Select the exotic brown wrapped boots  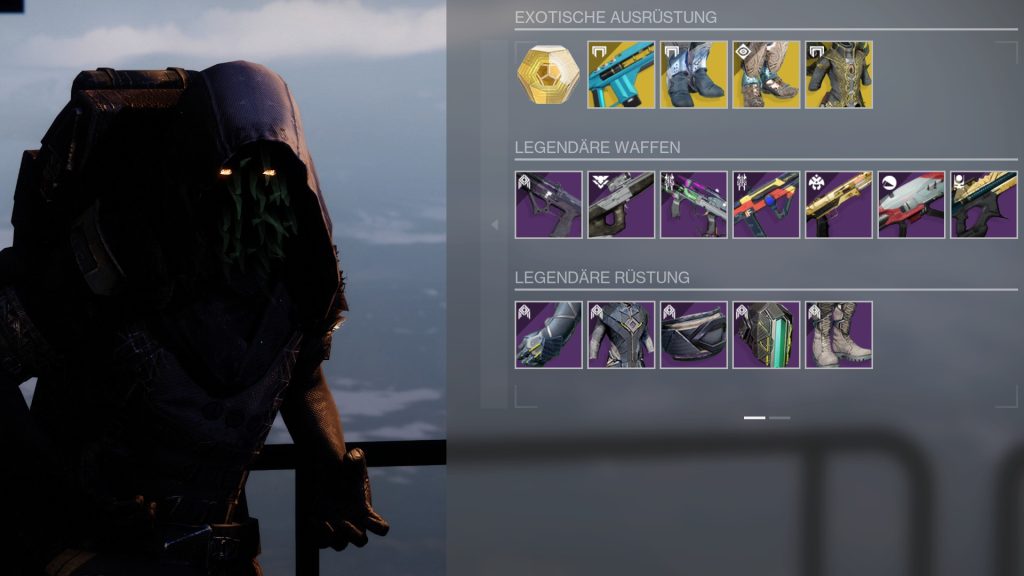[x=767, y=75]
